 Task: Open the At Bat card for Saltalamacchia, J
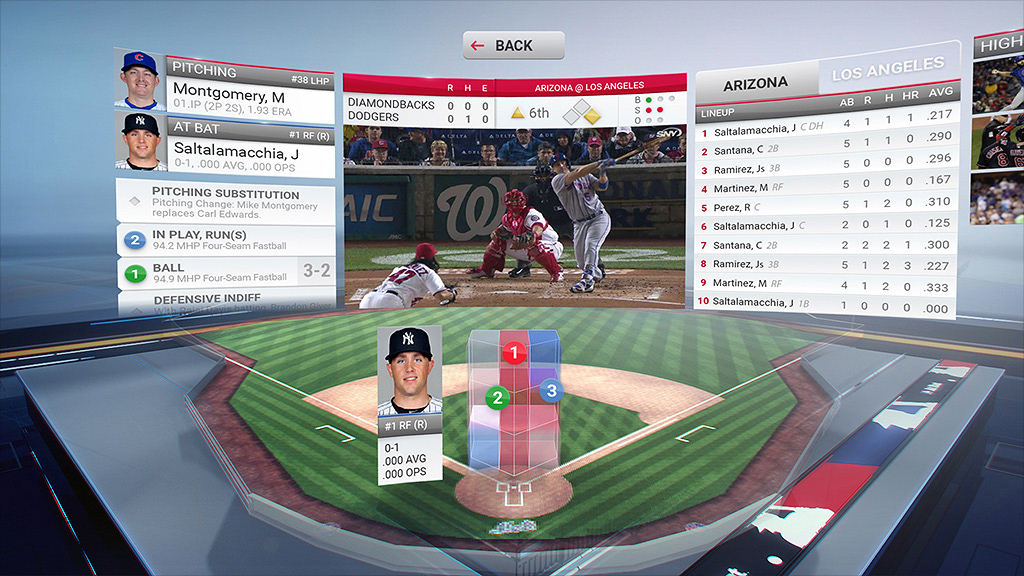248,147
